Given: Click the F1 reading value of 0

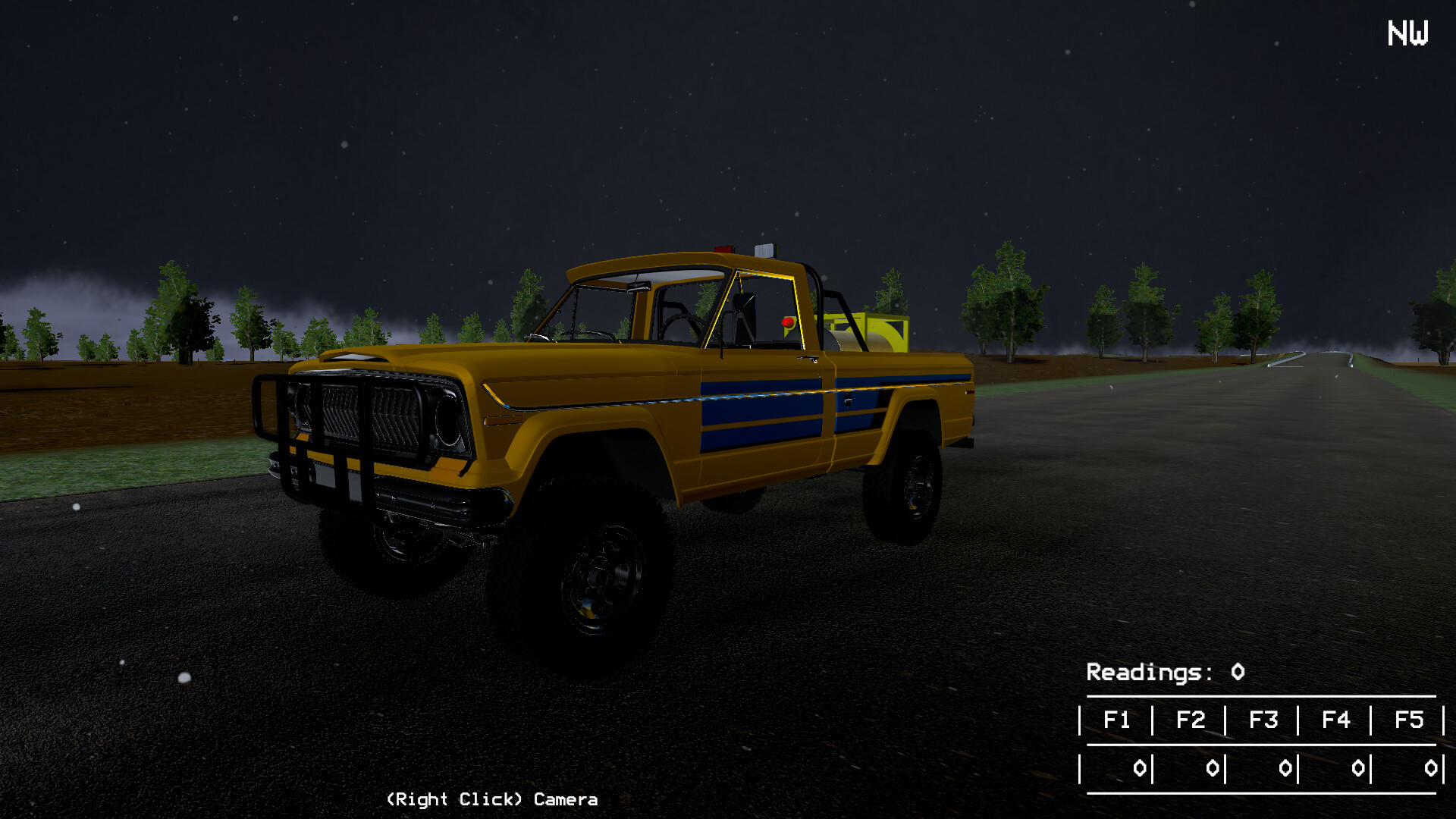Looking at the screenshot, I should (x=1140, y=767).
